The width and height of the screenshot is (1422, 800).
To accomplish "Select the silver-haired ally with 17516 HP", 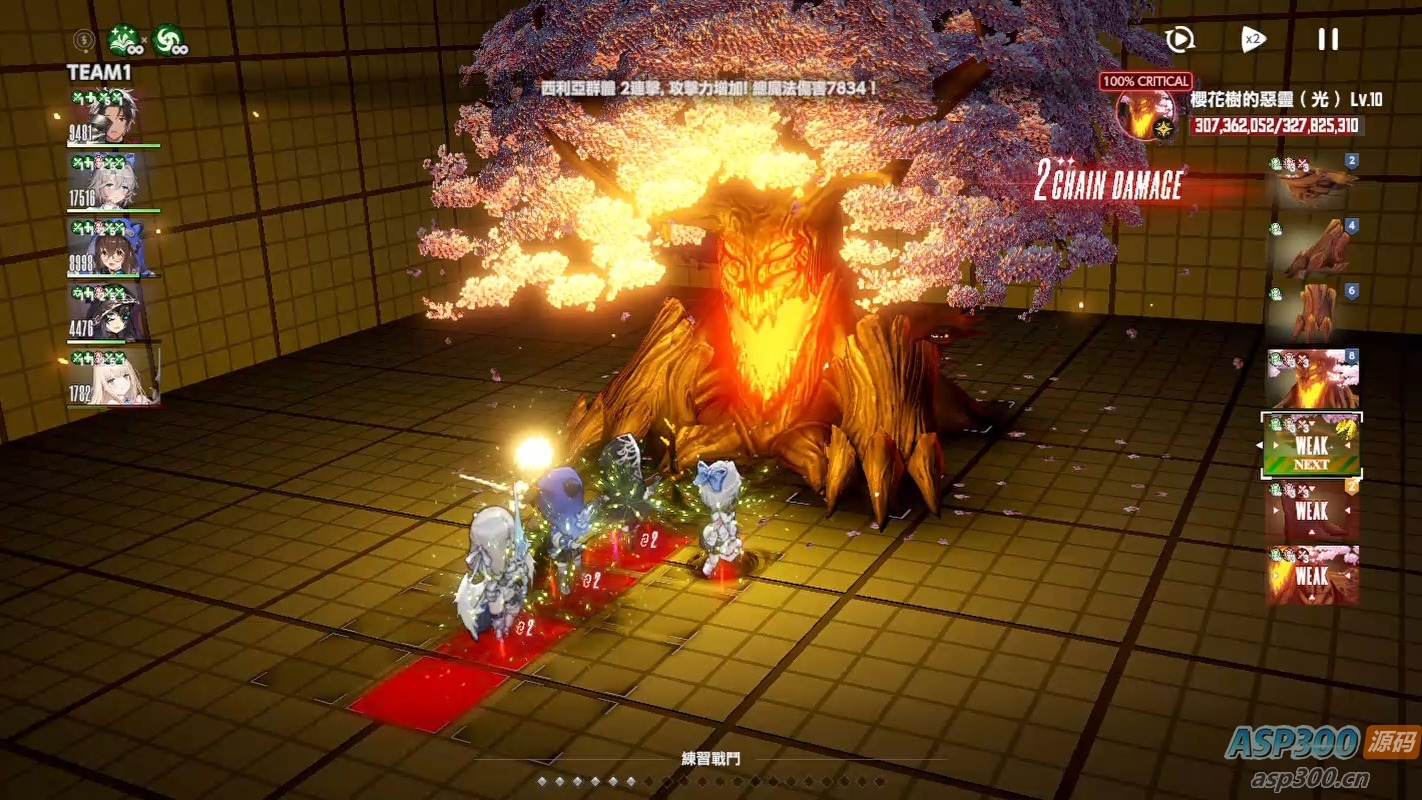I will pos(112,182).
